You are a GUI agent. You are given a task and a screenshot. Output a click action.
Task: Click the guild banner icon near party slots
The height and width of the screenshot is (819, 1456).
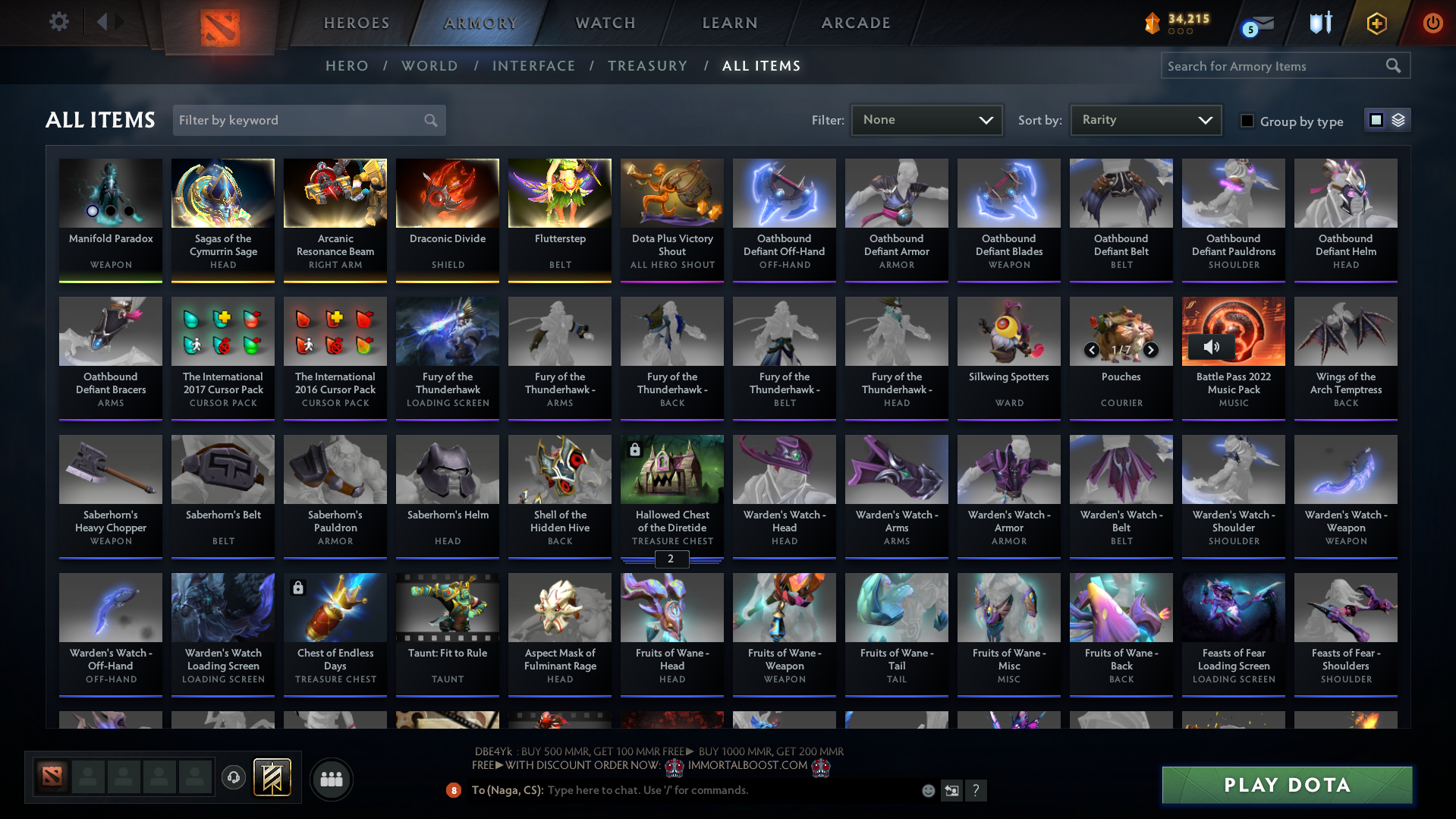273,777
